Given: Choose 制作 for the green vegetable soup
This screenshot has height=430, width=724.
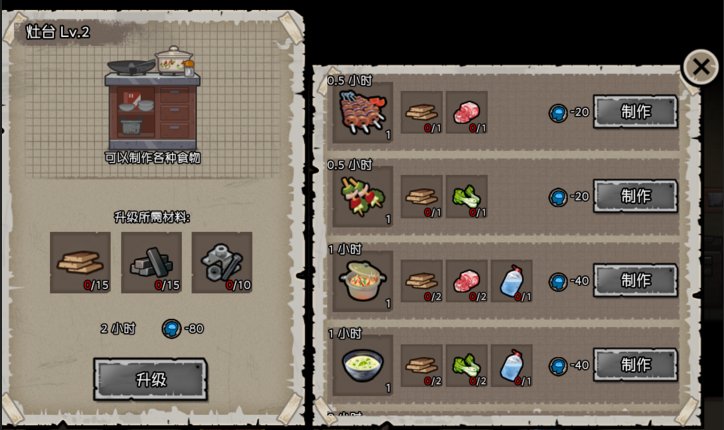Looking at the screenshot, I should pyautogui.click(x=635, y=364).
